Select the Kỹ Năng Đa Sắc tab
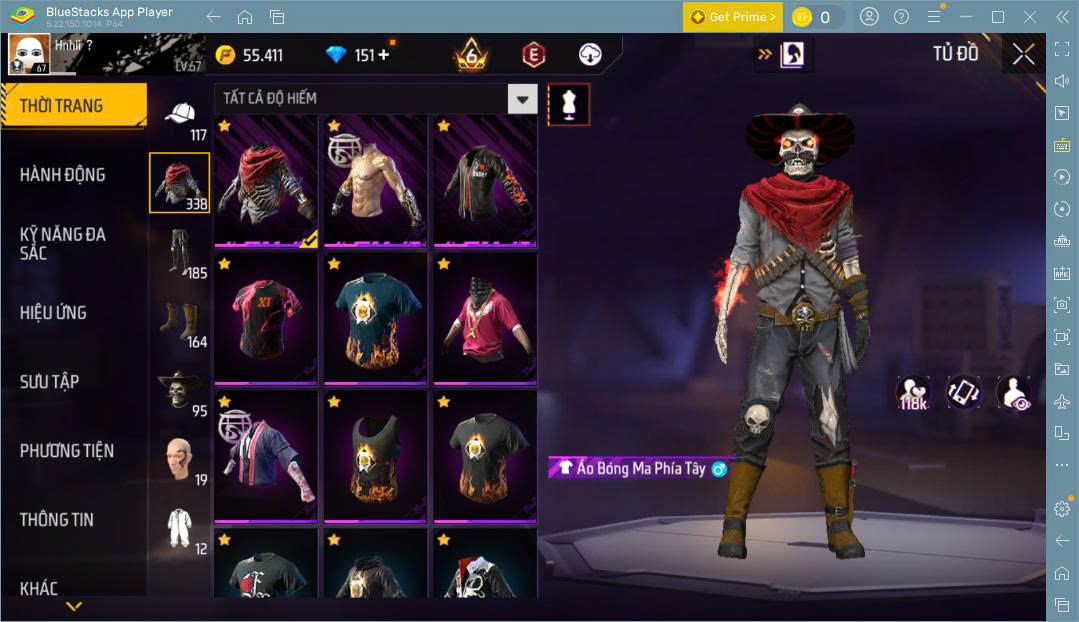Screen dimensions: 1079x622 (x=62, y=243)
